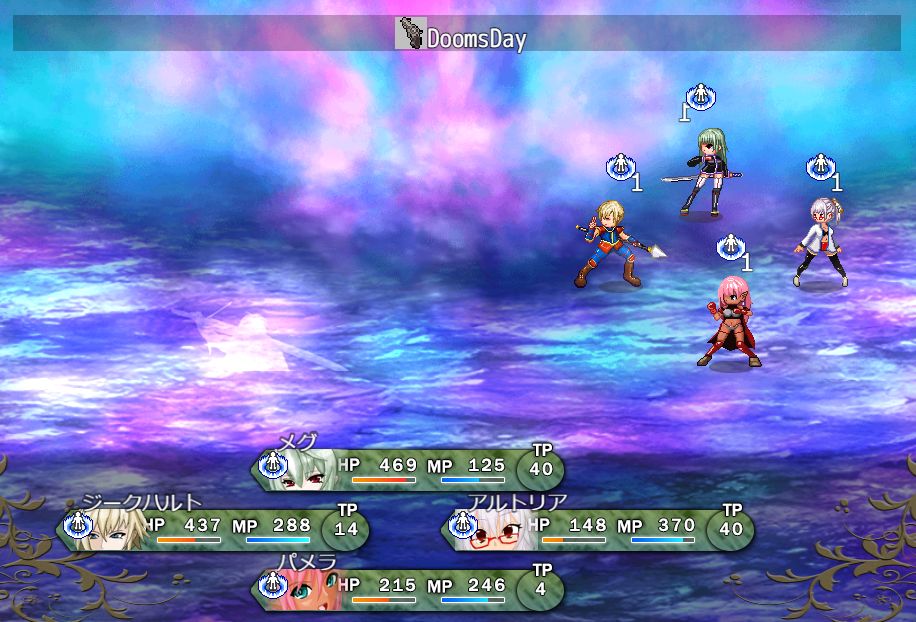Pick パメラ's party status panel
916x622 pixels.
(x=408, y=589)
